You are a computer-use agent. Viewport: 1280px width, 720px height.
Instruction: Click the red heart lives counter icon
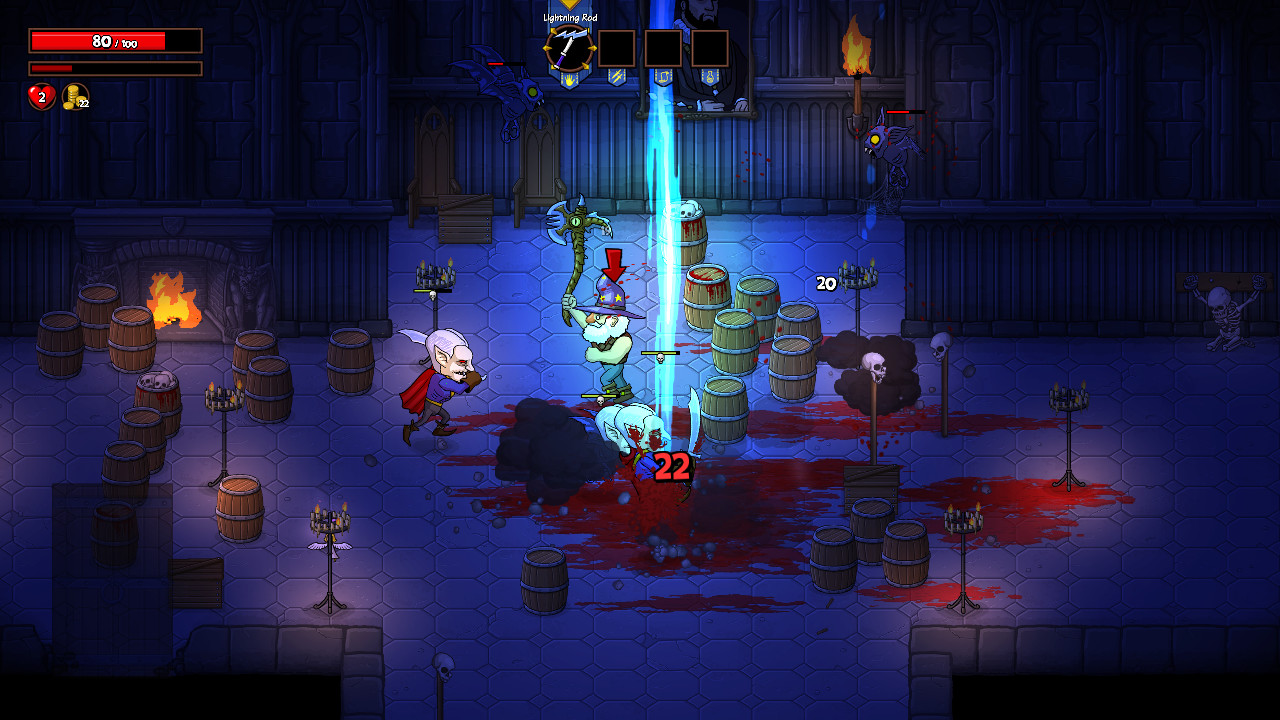point(39,98)
